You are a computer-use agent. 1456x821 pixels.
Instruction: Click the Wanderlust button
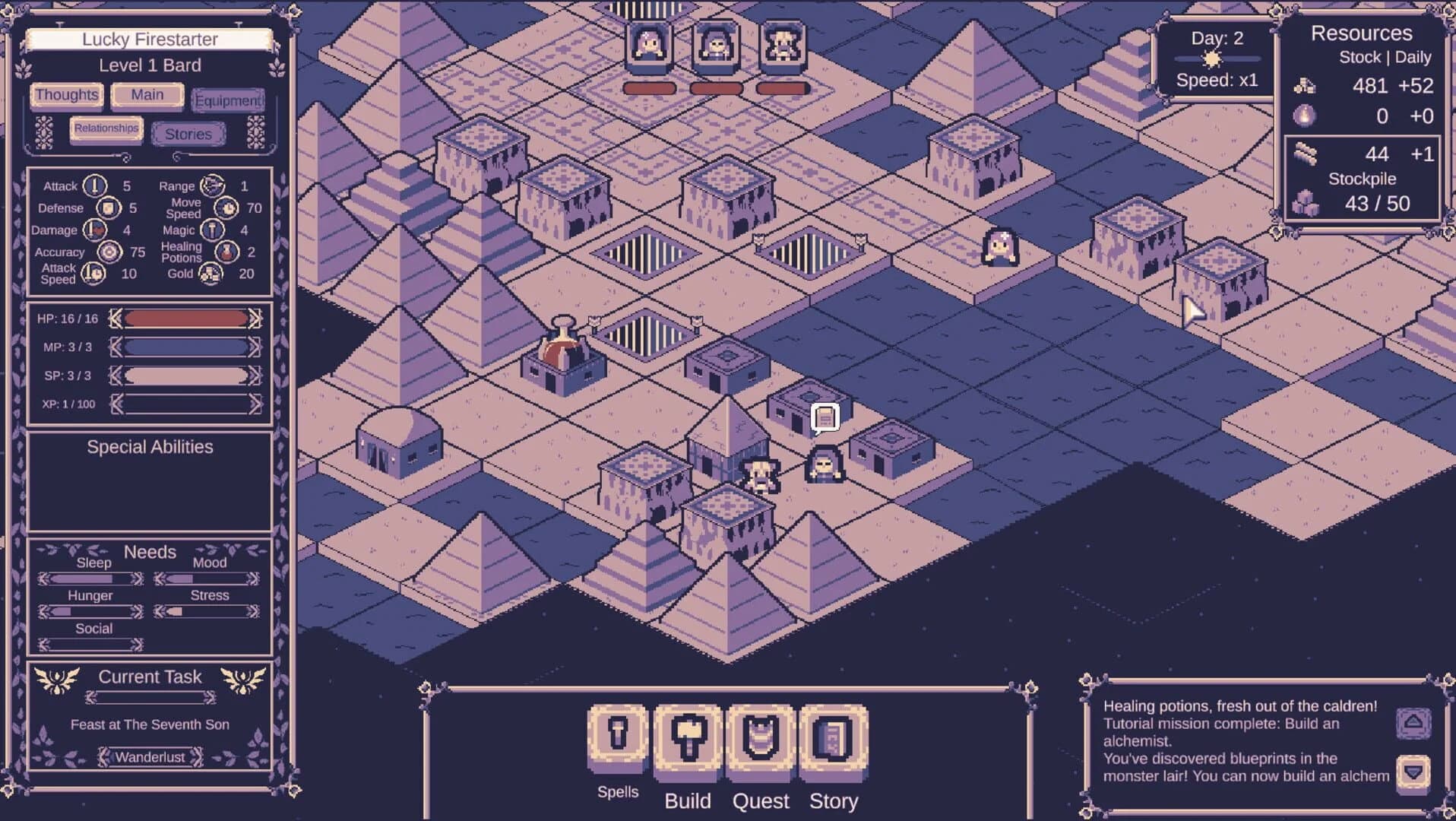point(149,756)
